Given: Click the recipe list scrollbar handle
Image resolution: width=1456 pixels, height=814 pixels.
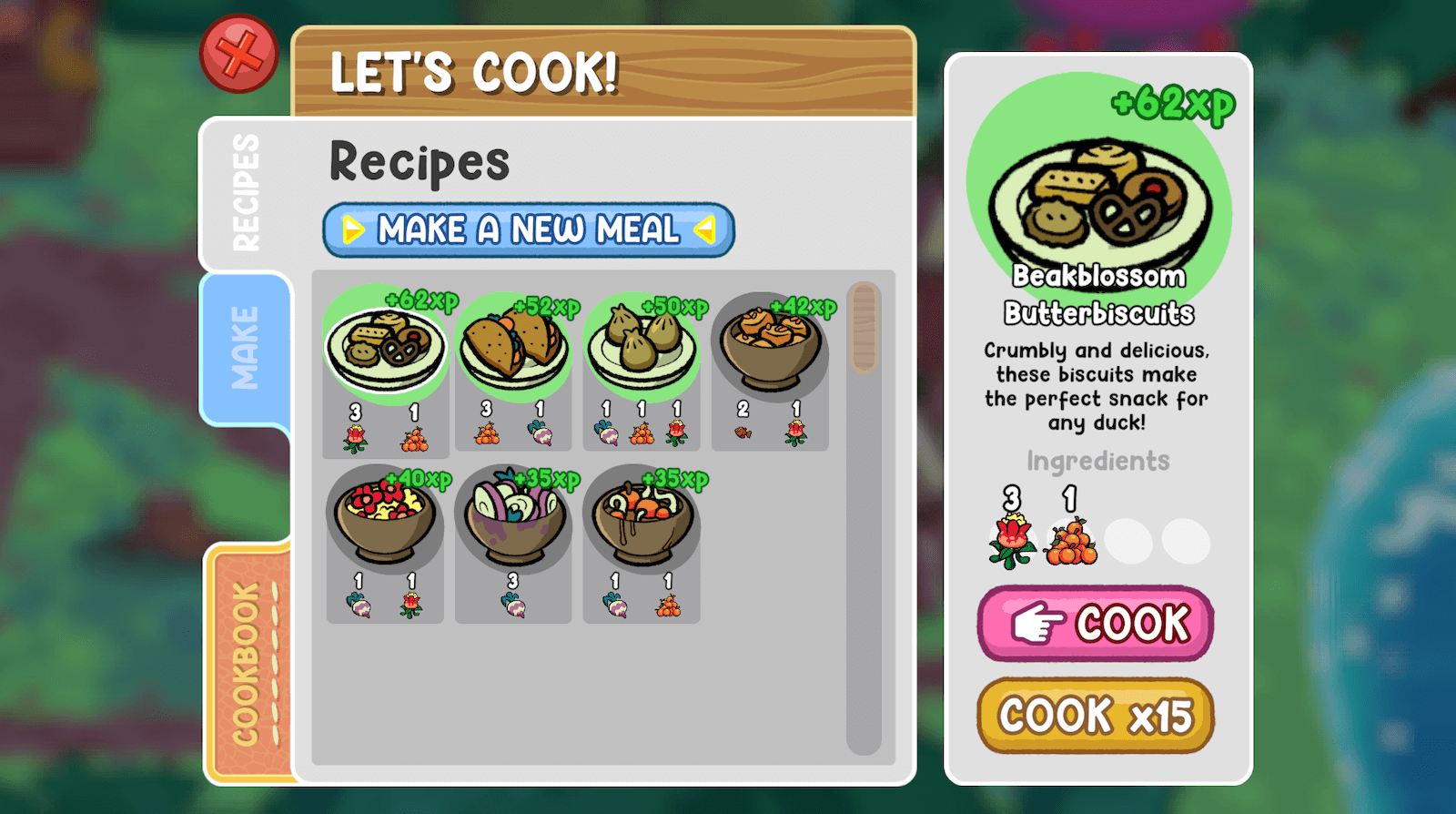Looking at the screenshot, I should click(864, 328).
